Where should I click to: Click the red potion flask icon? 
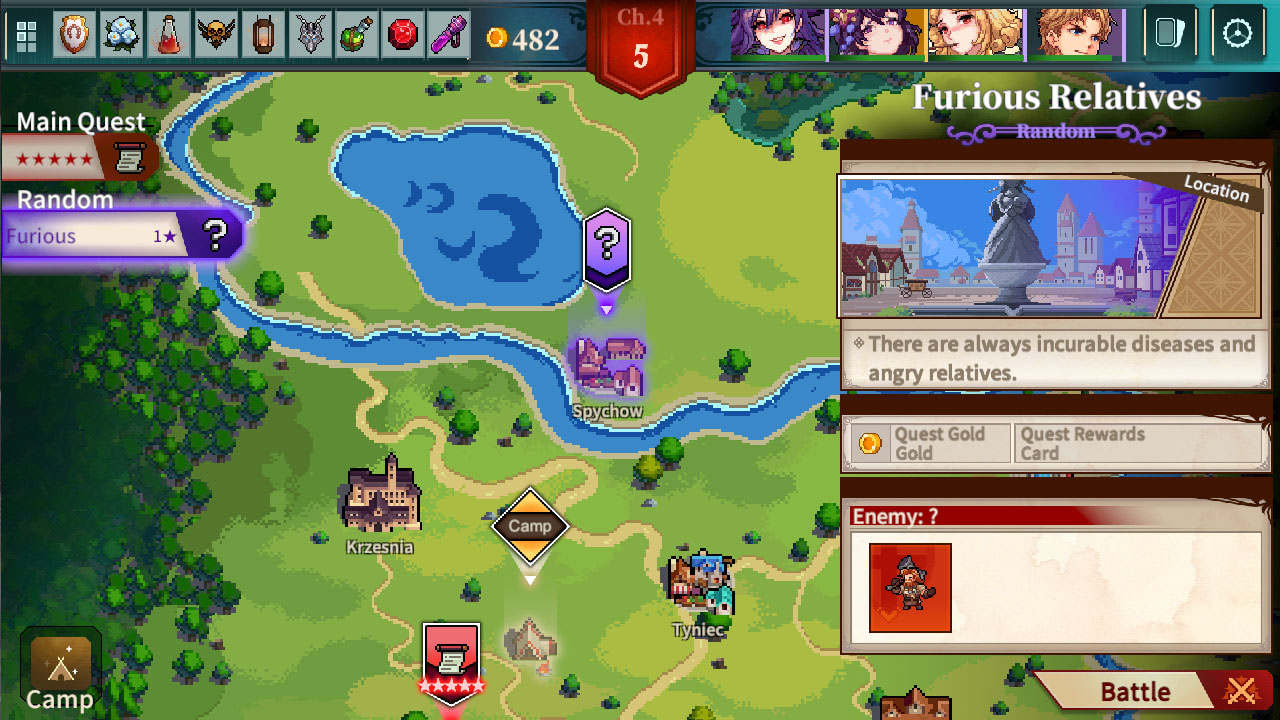tap(168, 33)
